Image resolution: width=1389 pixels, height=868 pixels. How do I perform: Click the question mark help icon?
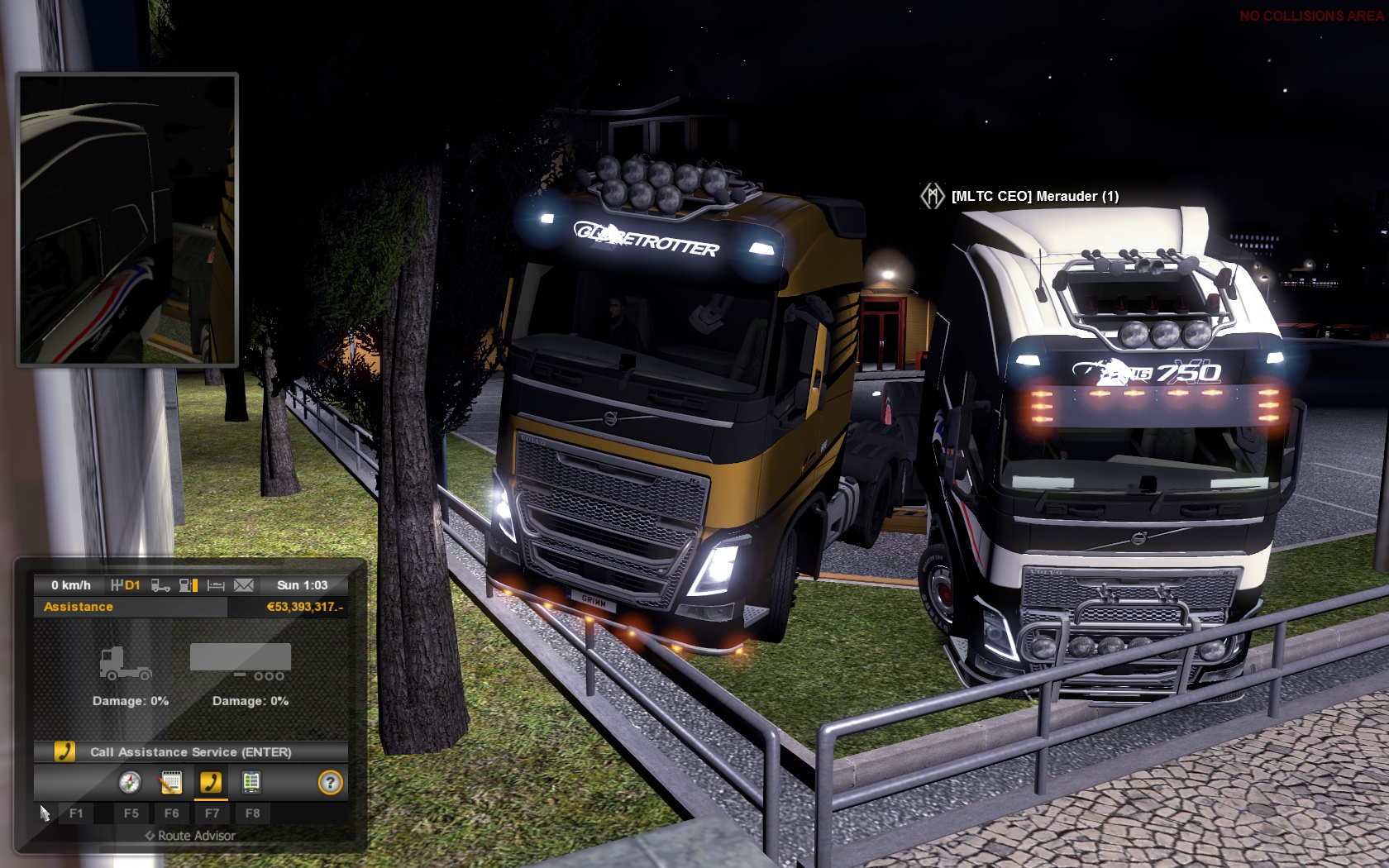[330, 782]
